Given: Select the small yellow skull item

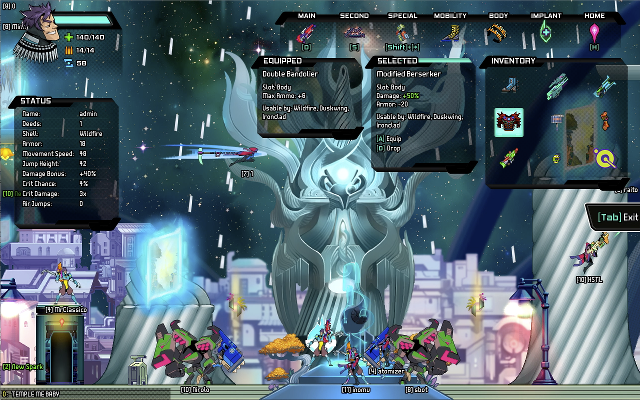Looking at the screenshot, I should tap(556, 158).
